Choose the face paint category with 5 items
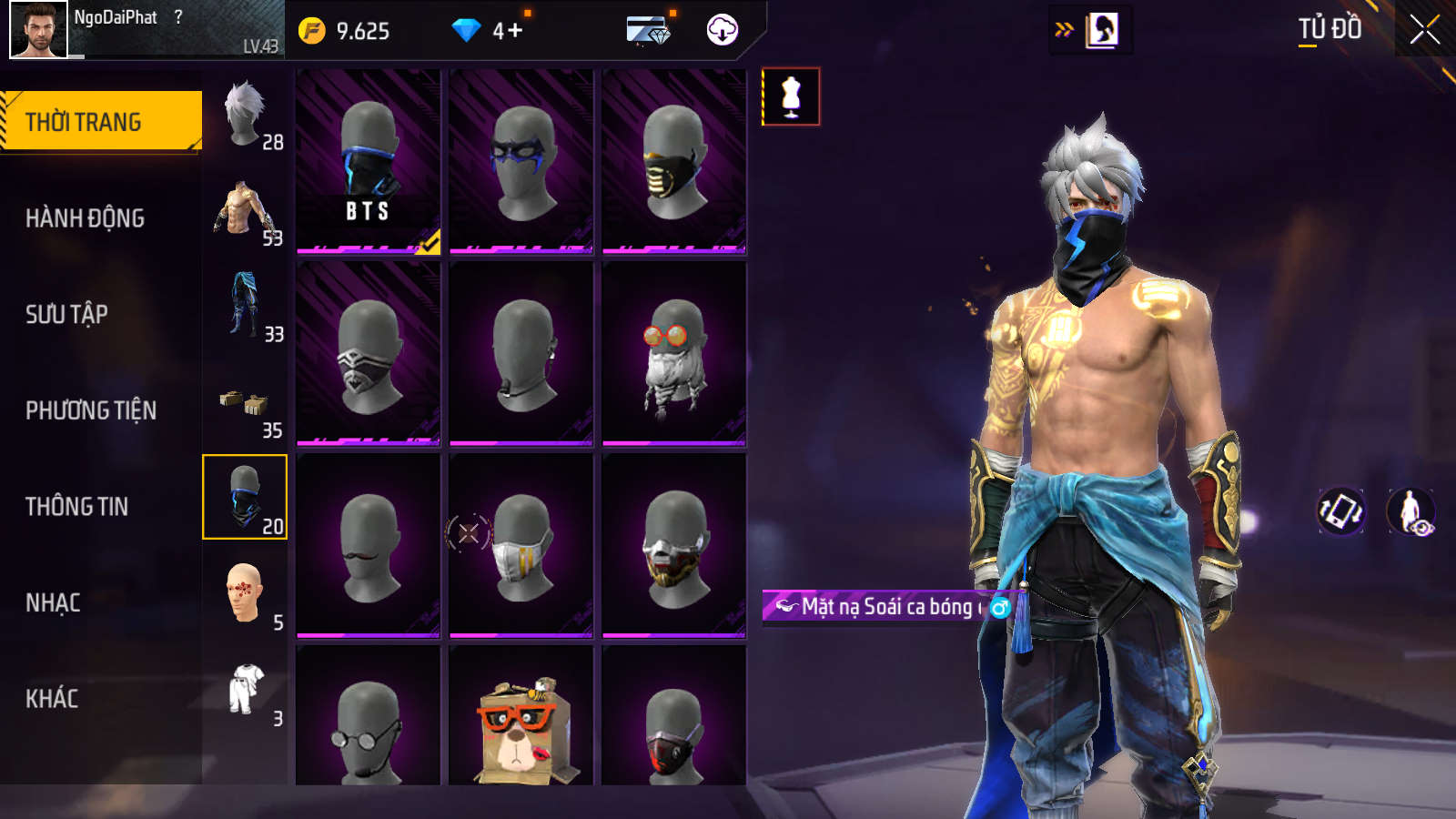The width and height of the screenshot is (1456, 819). (246, 596)
